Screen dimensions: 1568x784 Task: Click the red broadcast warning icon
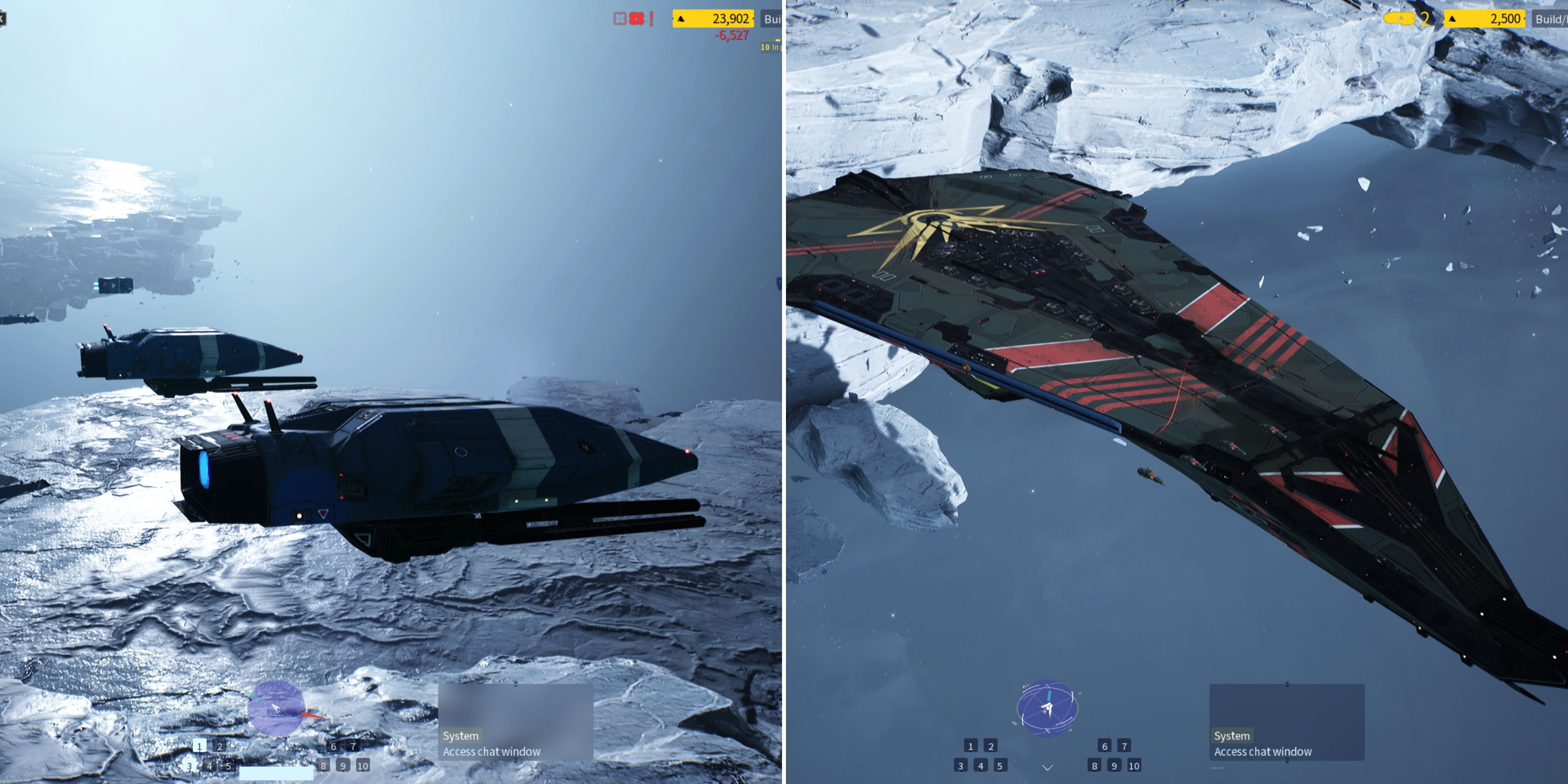[637, 20]
